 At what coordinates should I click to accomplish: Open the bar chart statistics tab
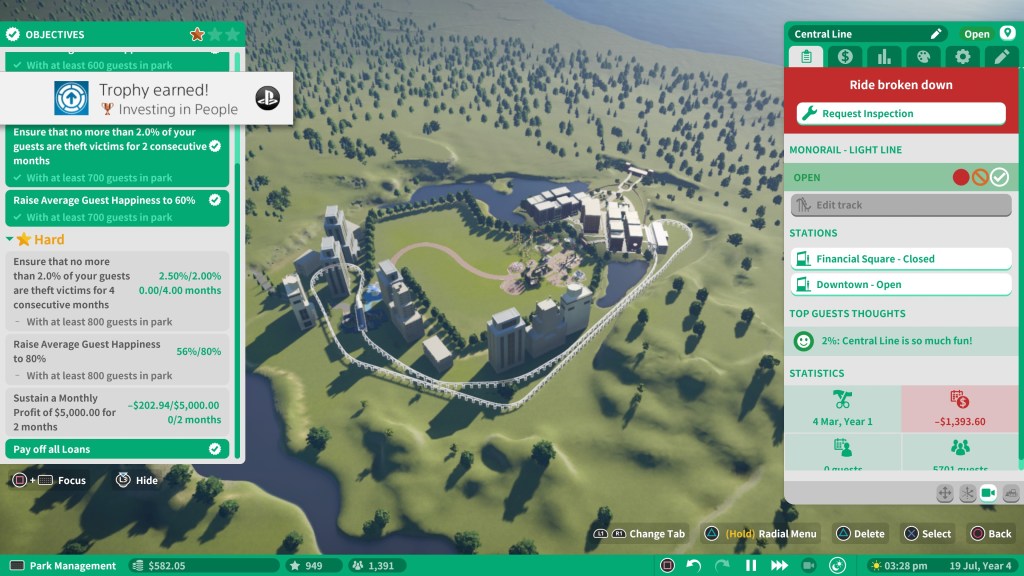tap(884, 57)
